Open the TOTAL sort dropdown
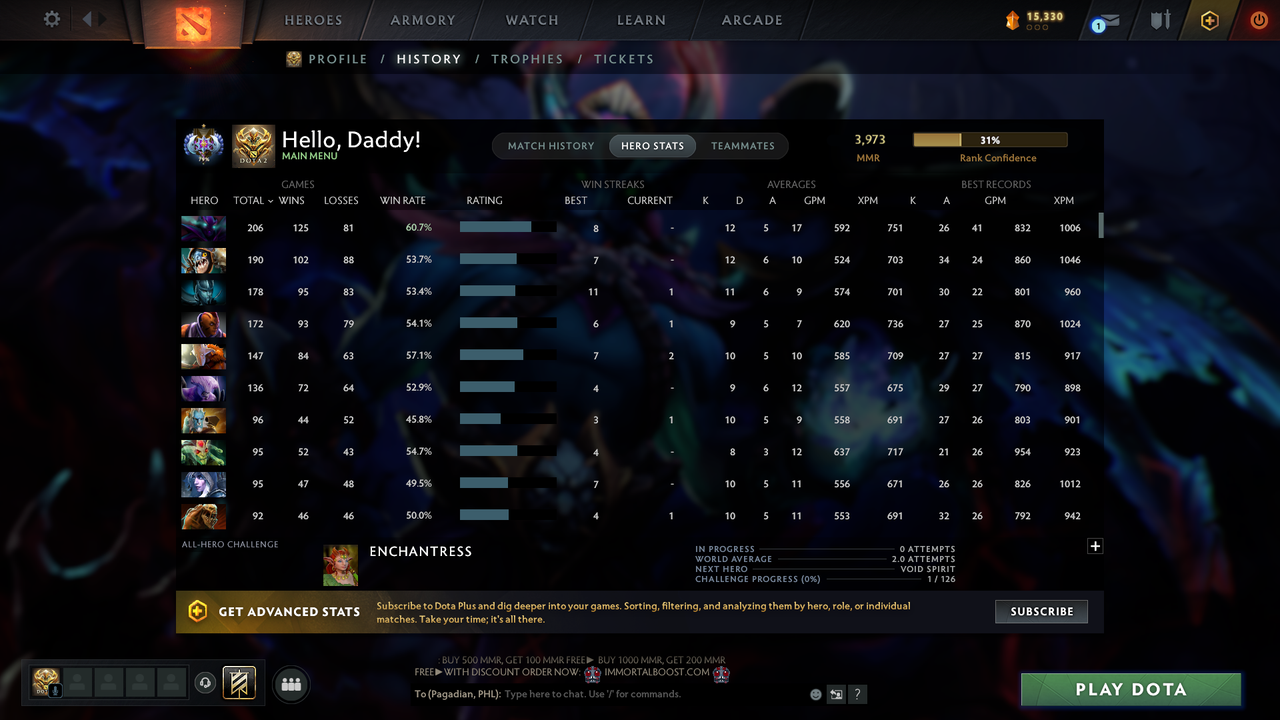The width and height of the screenshot is (1280, 720). (x=258, y=200)
